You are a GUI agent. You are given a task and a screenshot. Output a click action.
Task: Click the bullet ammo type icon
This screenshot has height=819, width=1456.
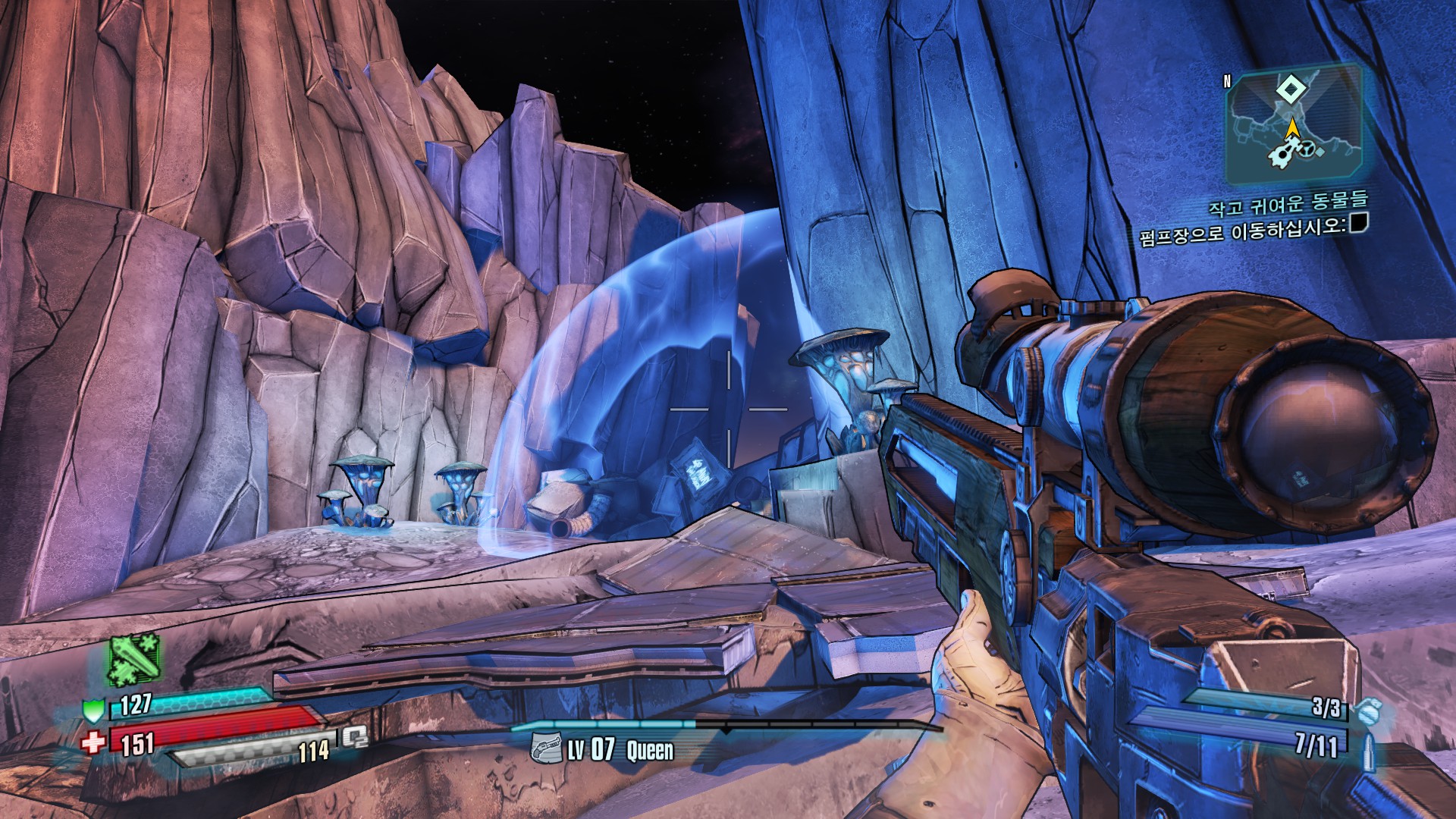click(1369, 748)
